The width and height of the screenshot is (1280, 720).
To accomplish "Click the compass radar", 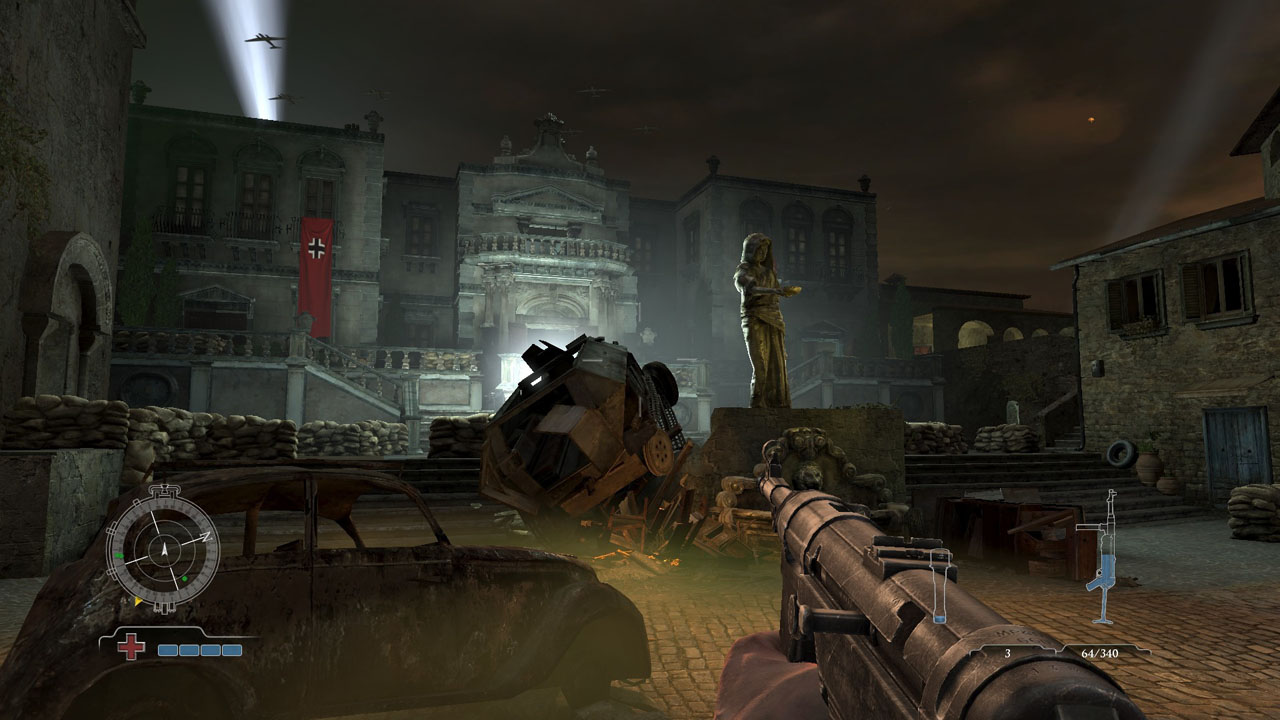I will 163,547.
